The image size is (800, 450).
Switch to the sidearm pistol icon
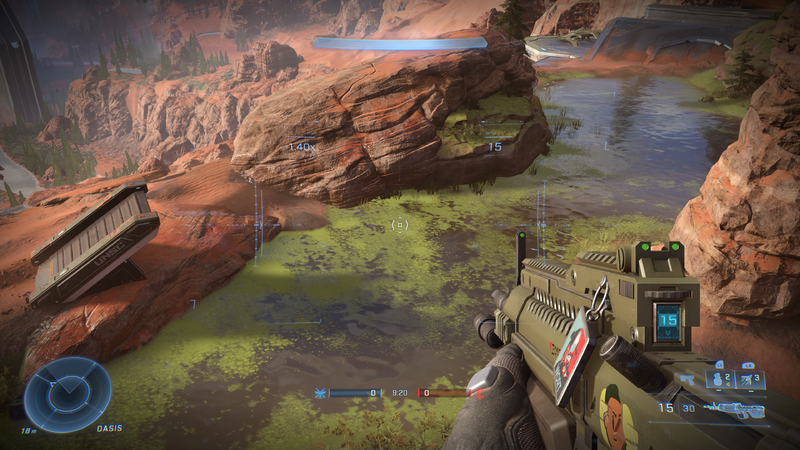(x=688, y=380)
